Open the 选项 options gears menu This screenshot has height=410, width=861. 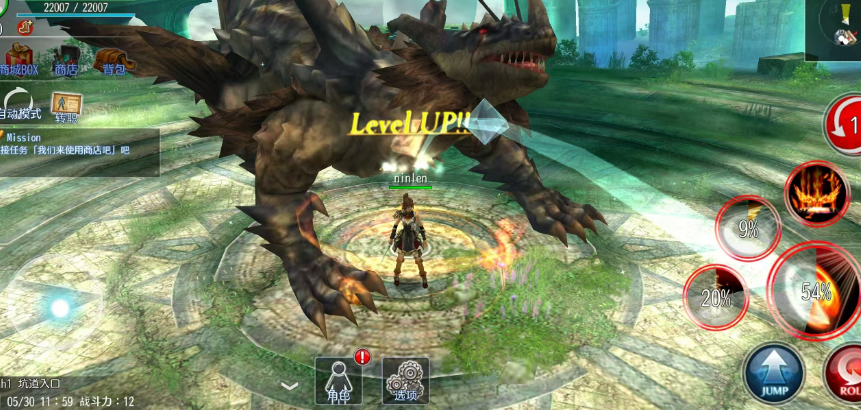pyautogui.click(x=405, y=381)
